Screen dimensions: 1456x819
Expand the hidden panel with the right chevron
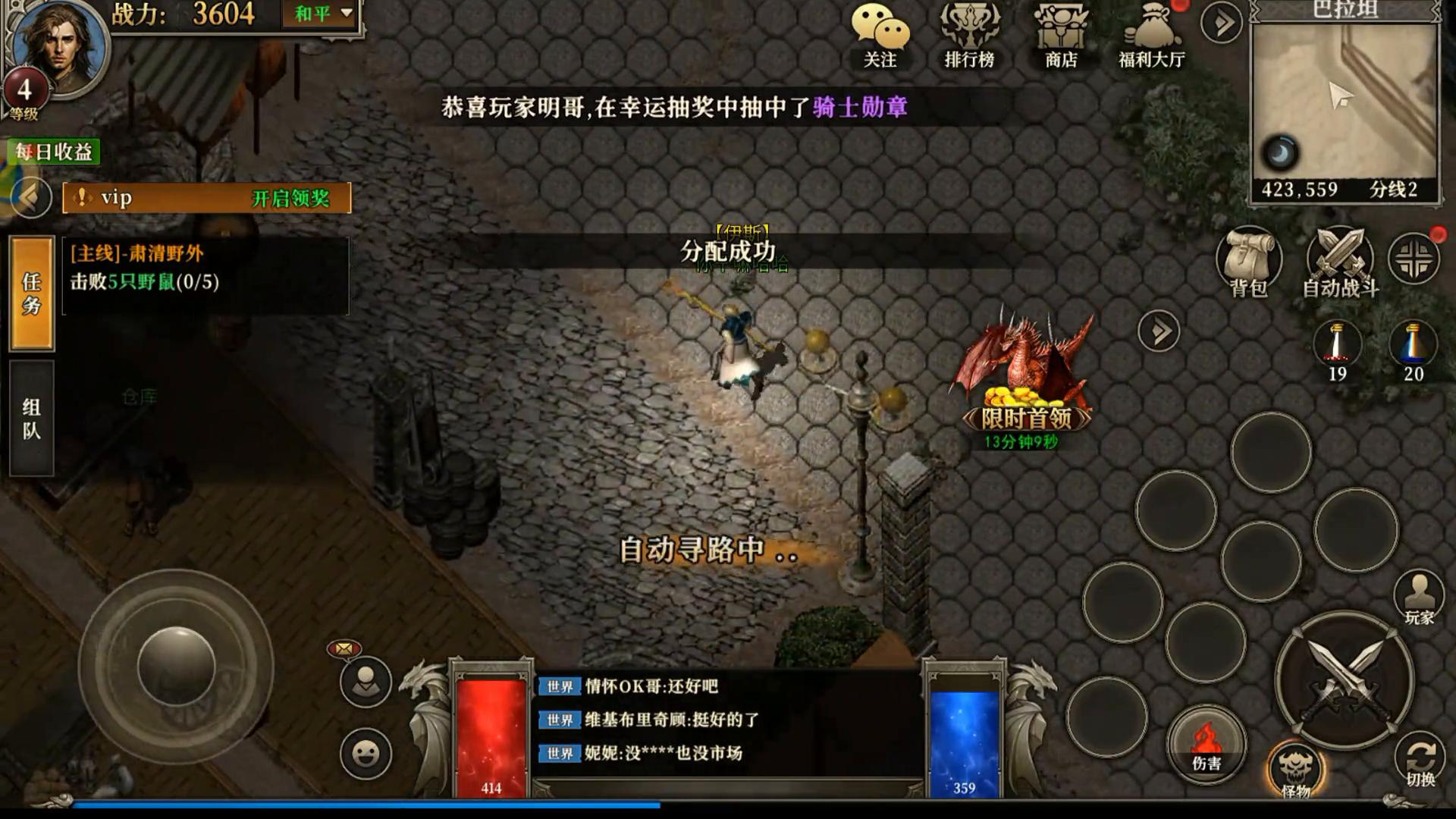[x=1158, y=330]
